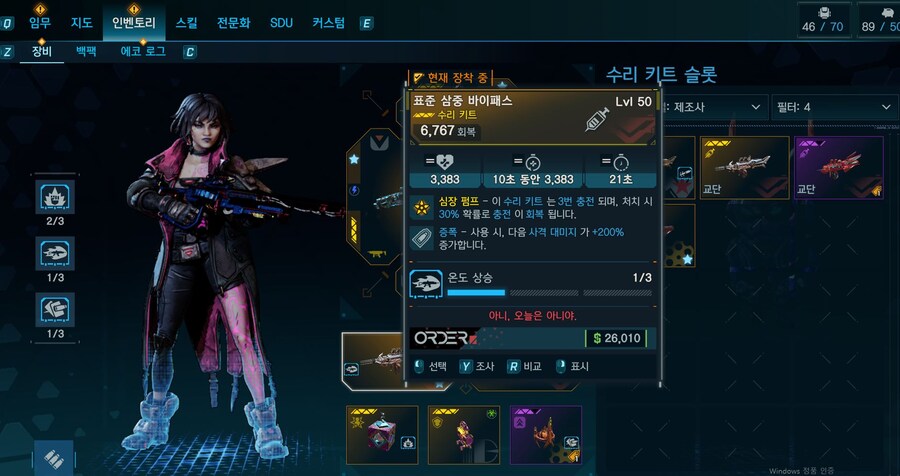
Task: Select the gold cube item slot
Action: click(x=382, y=435)
